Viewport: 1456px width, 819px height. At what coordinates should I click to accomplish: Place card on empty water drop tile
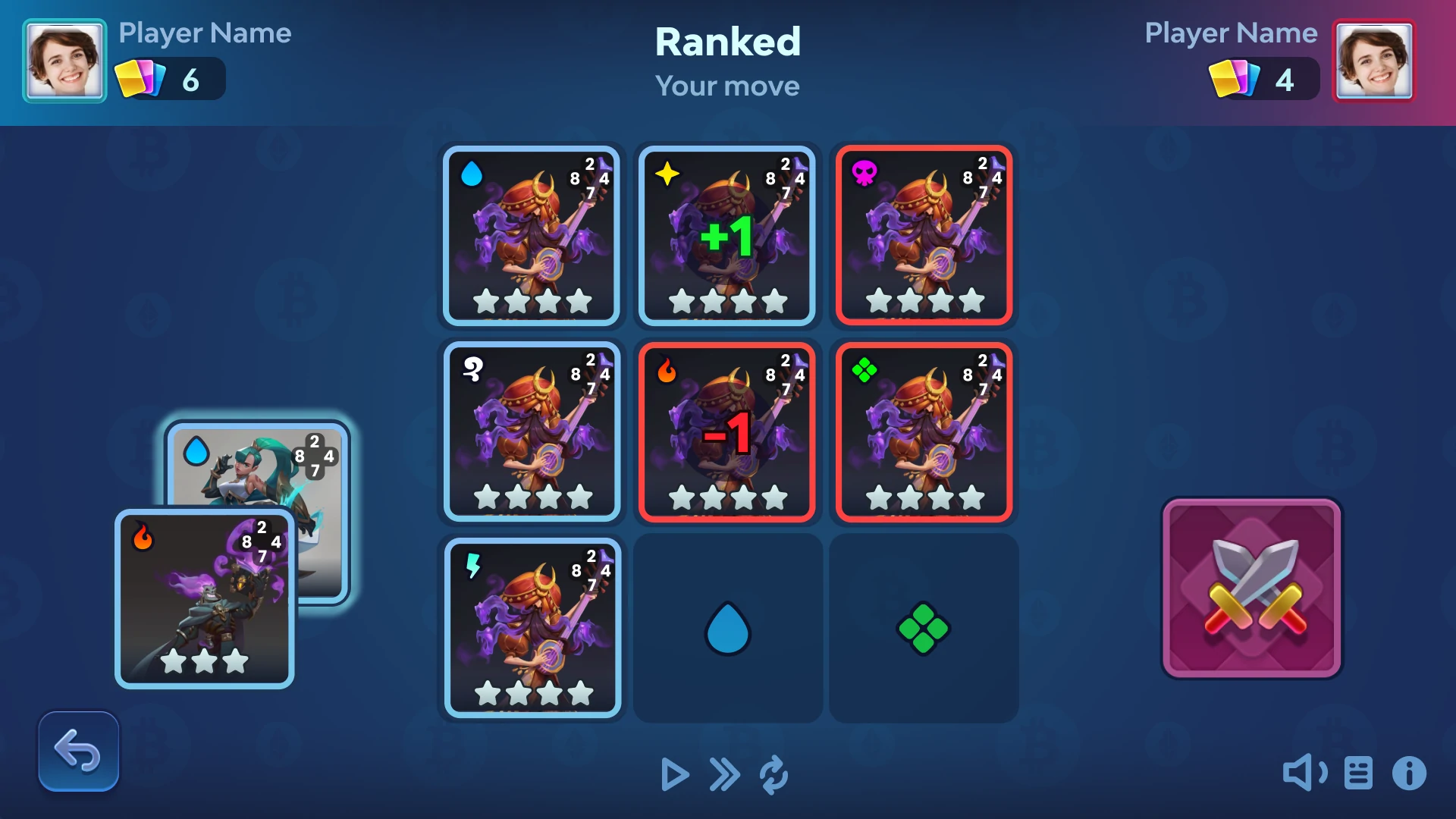727,628
